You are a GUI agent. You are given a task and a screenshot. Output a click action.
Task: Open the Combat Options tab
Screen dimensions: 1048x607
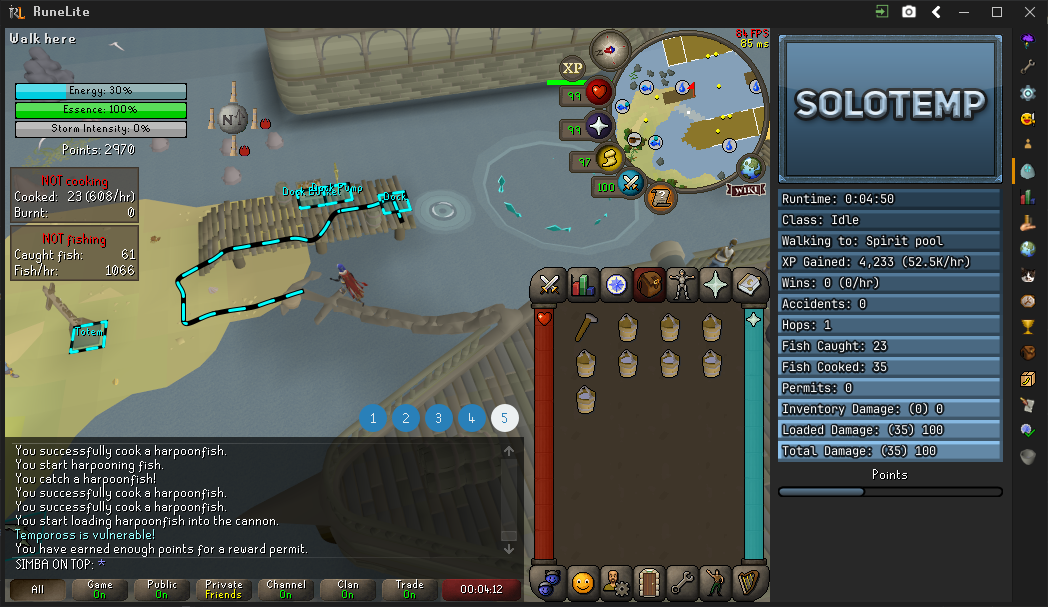(548, 285)
